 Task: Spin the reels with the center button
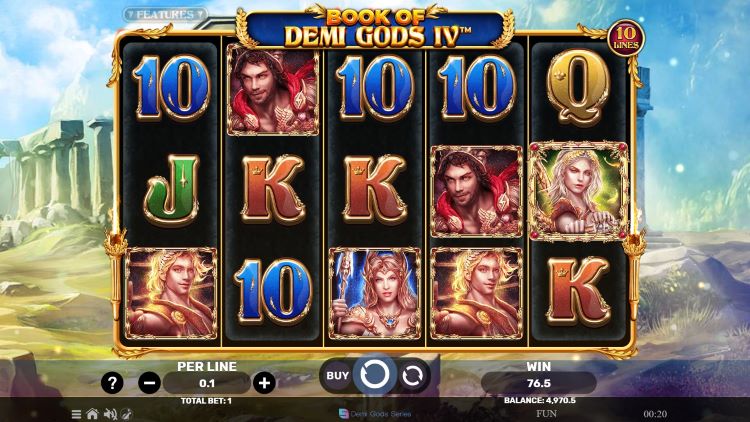(x=374, y=376)
